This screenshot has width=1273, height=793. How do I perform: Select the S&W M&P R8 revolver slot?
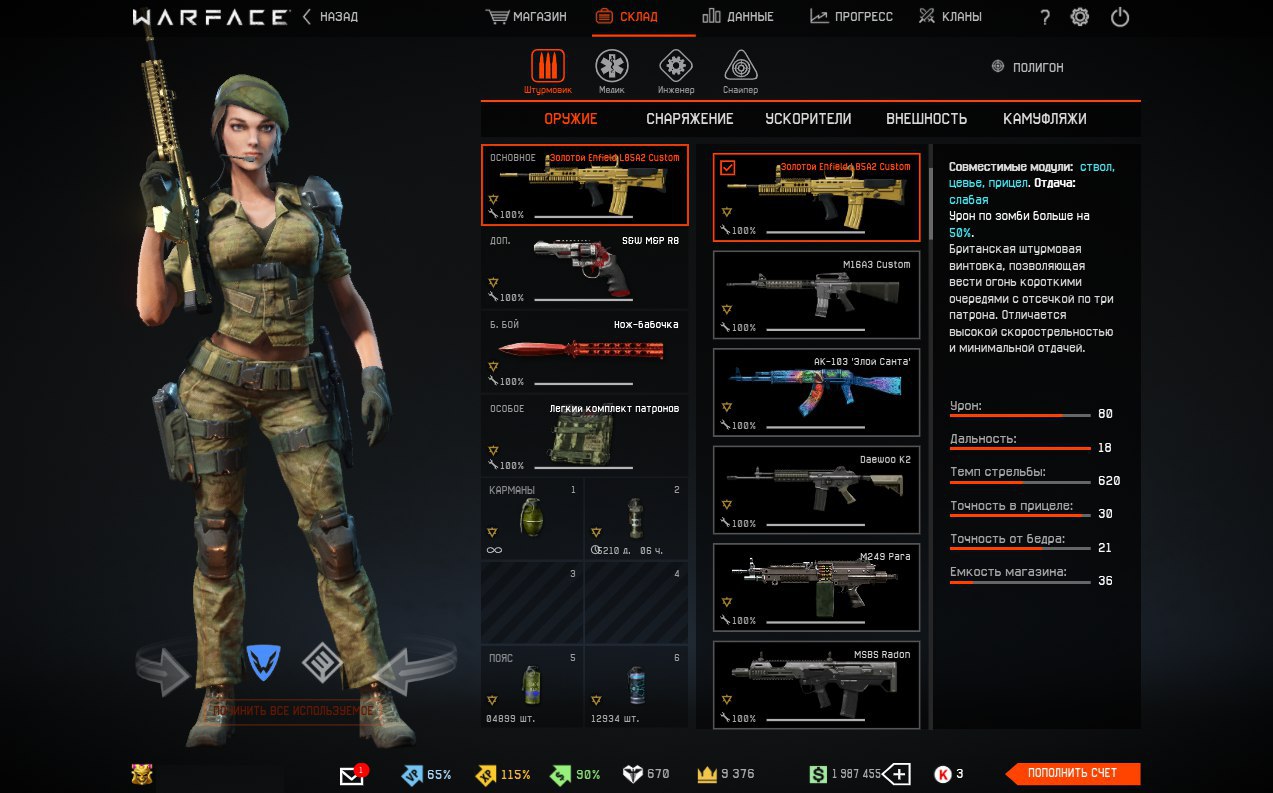(585, 269)
